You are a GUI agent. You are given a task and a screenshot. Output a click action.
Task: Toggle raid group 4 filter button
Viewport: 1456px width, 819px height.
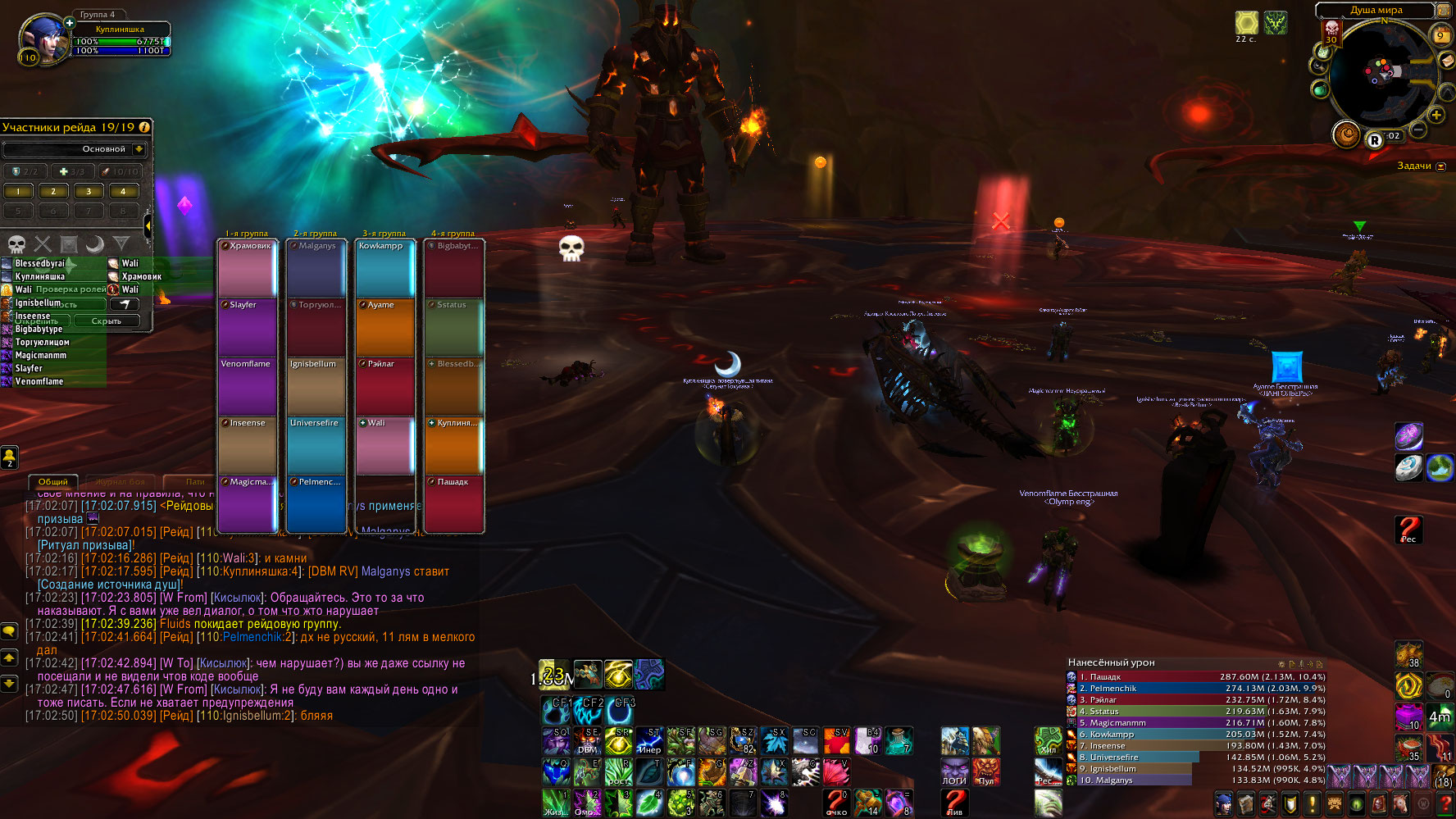[x=123, y=192]
